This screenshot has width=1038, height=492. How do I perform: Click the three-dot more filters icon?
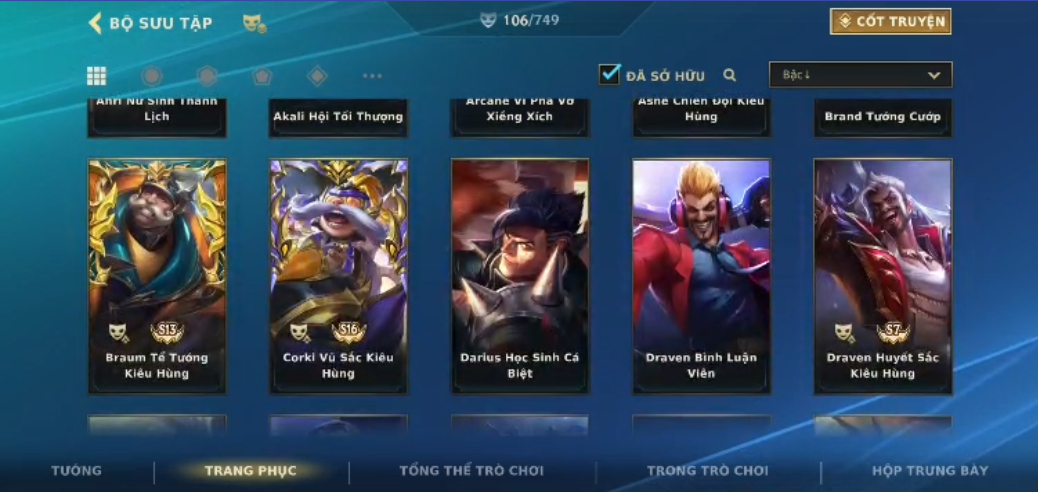pos(372,76)
